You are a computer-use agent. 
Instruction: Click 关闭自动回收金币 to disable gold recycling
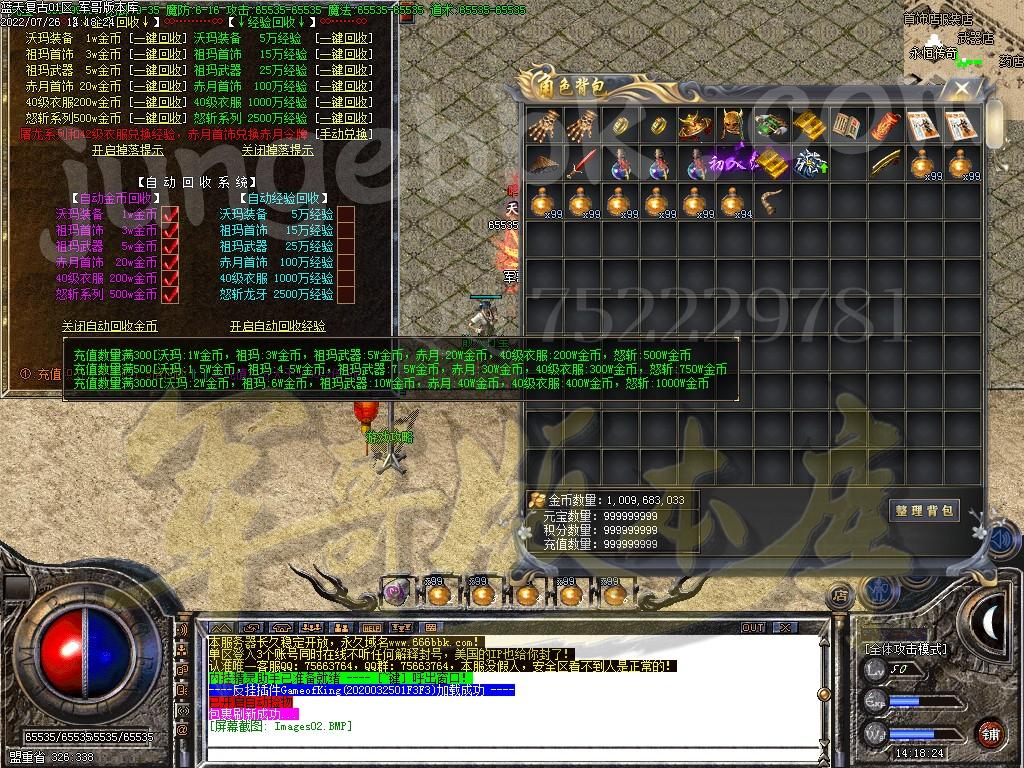click(x=109, y=326)
